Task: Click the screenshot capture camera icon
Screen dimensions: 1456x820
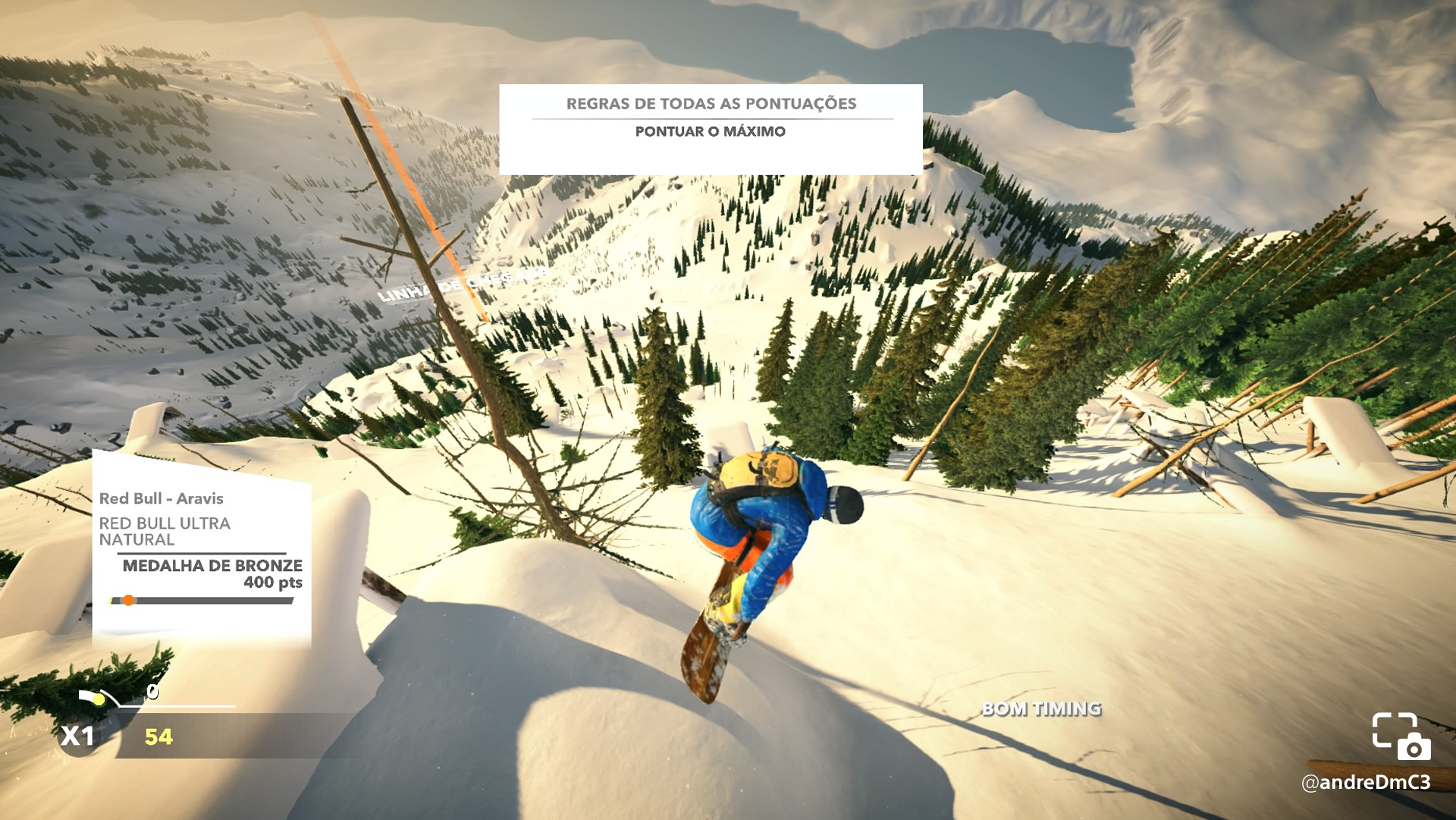Action: click(1401, 736)
